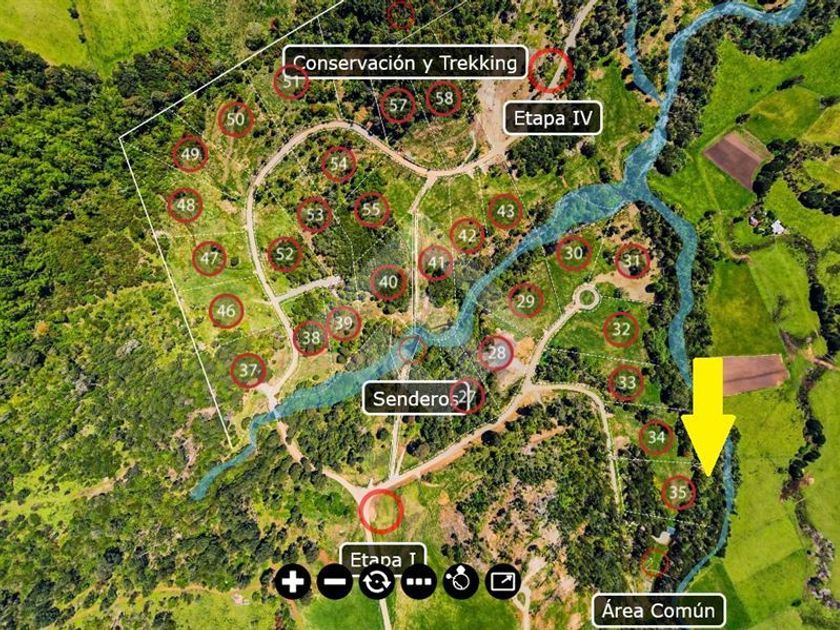The image size is (840, 630).
Task: Zoom in with the plus button
Action: (x=293, y=580)
